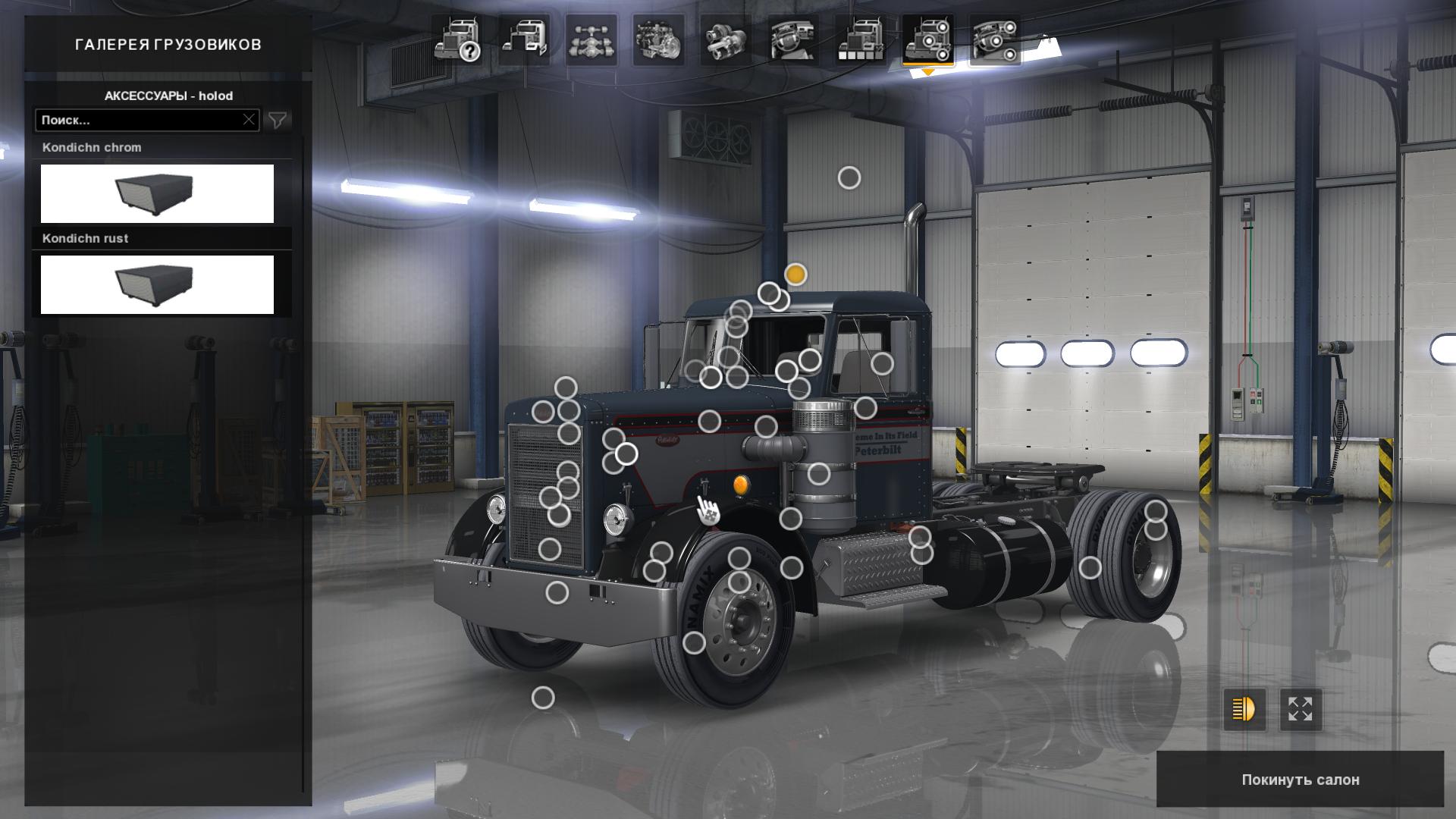Image resolution: width=1456 pixels, height=819 pixels.
Task: Select the highlighted orange accessory marker above the cab
Action: pos(795,275)
